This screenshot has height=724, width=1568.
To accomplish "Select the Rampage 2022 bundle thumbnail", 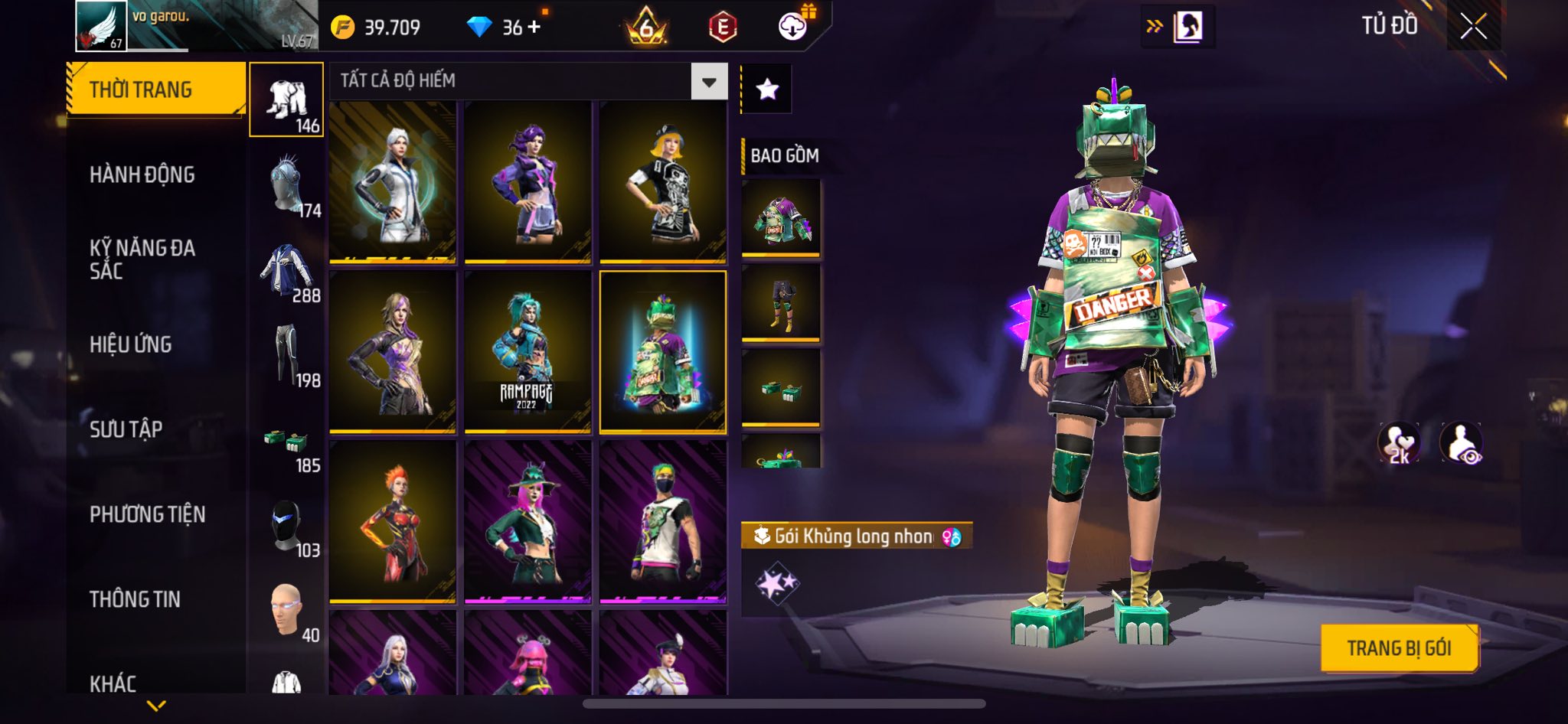I will point(528,352).
